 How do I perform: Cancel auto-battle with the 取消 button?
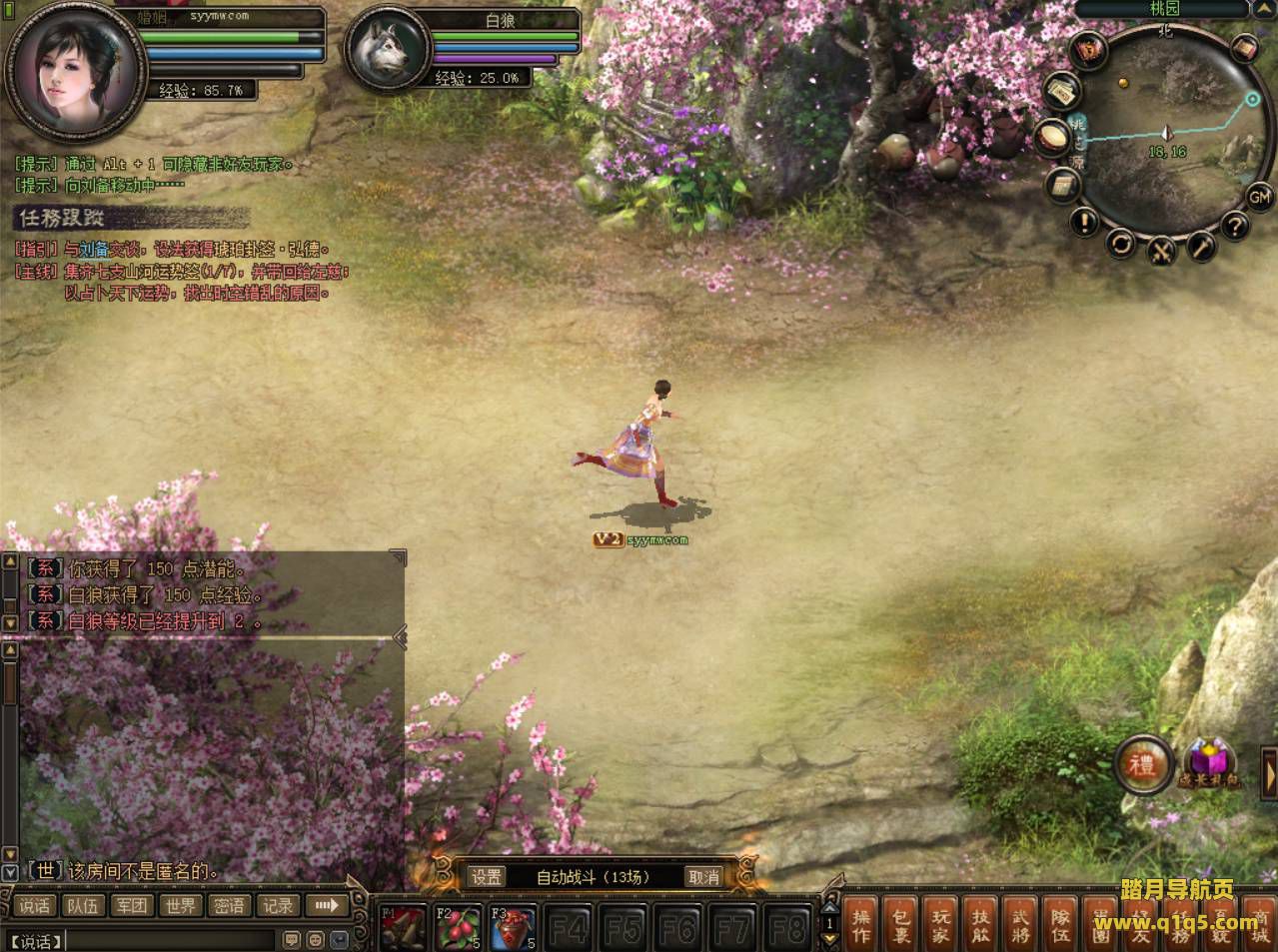703,877
